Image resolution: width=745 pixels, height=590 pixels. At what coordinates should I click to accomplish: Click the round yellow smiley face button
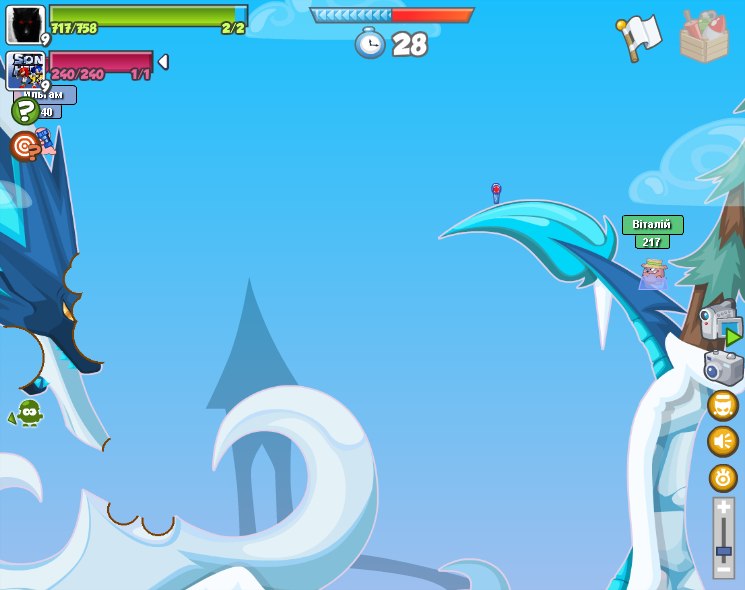click(x=723, y=405)
